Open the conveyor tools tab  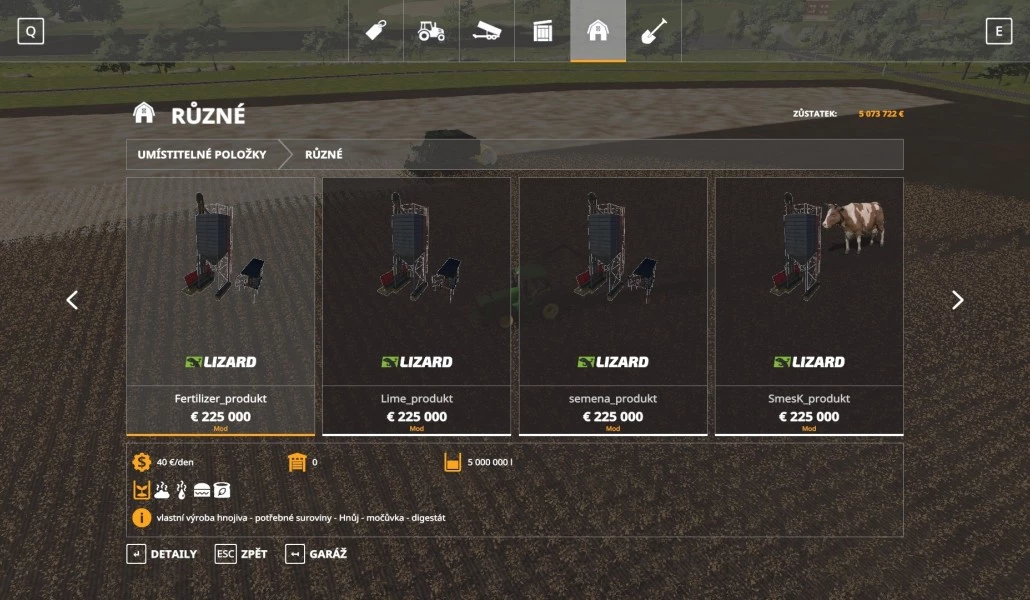click(x=487, y=31)
